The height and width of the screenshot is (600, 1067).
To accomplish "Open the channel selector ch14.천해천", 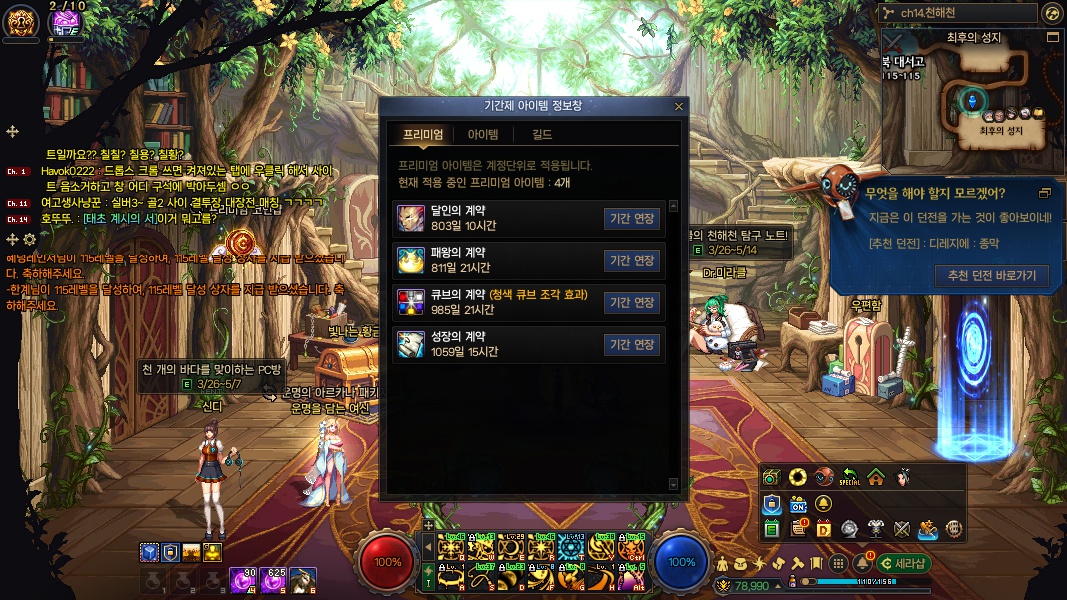I will (957, 13).
